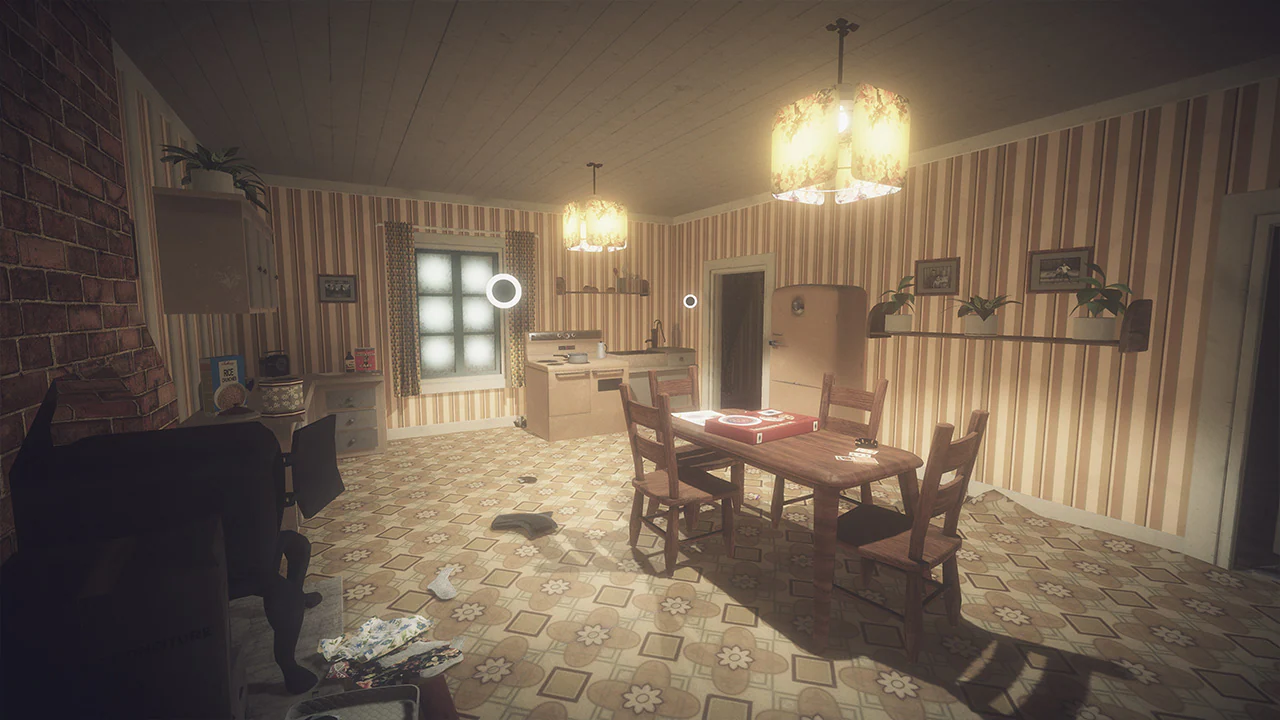Click the large interaction ring near the window
Image resolution: width=1280 pixels, height=720 pixels.
(502, 292)
